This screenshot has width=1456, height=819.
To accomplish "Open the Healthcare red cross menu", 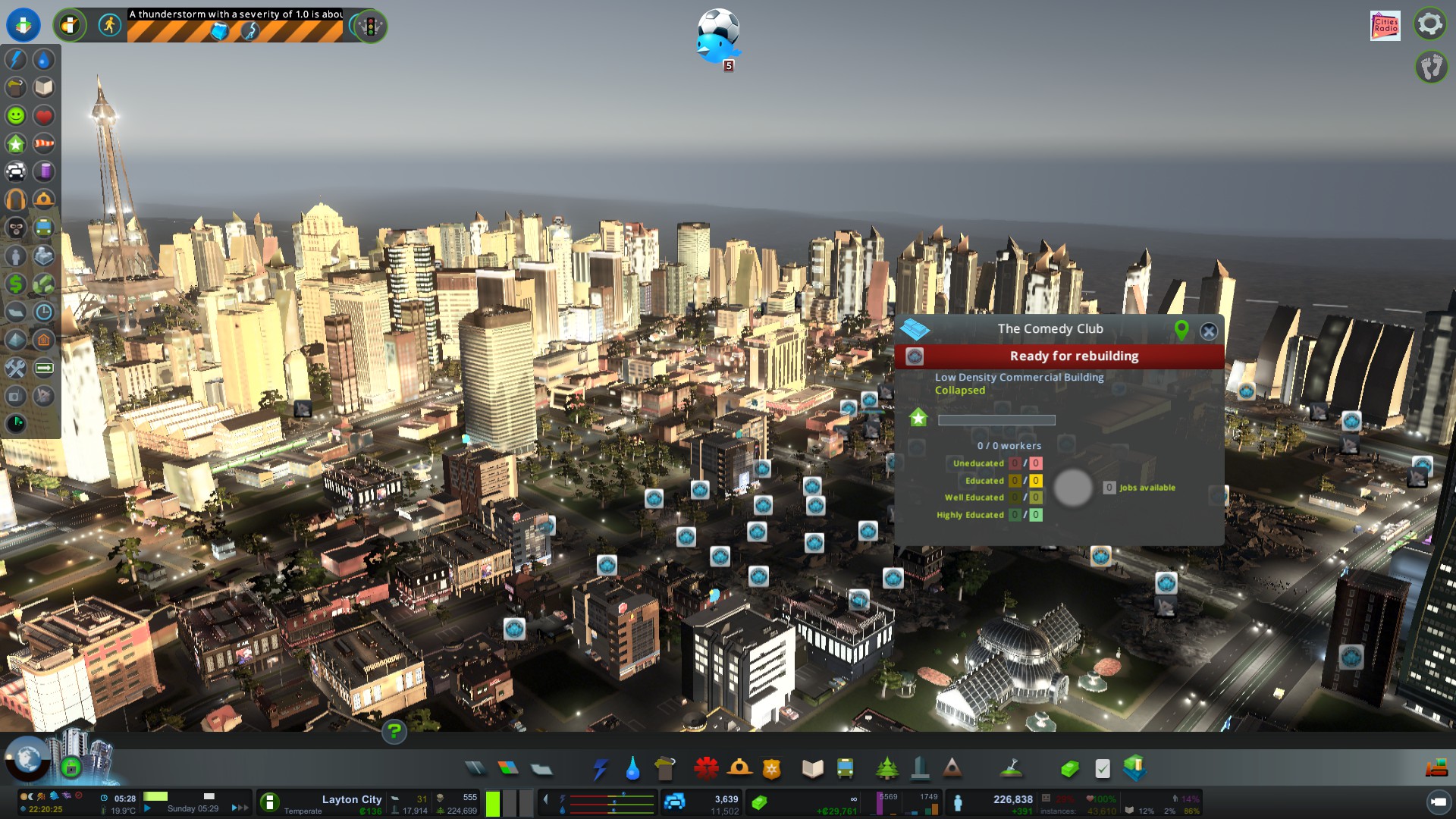I will pyautogui.click(x=706, y=769).
